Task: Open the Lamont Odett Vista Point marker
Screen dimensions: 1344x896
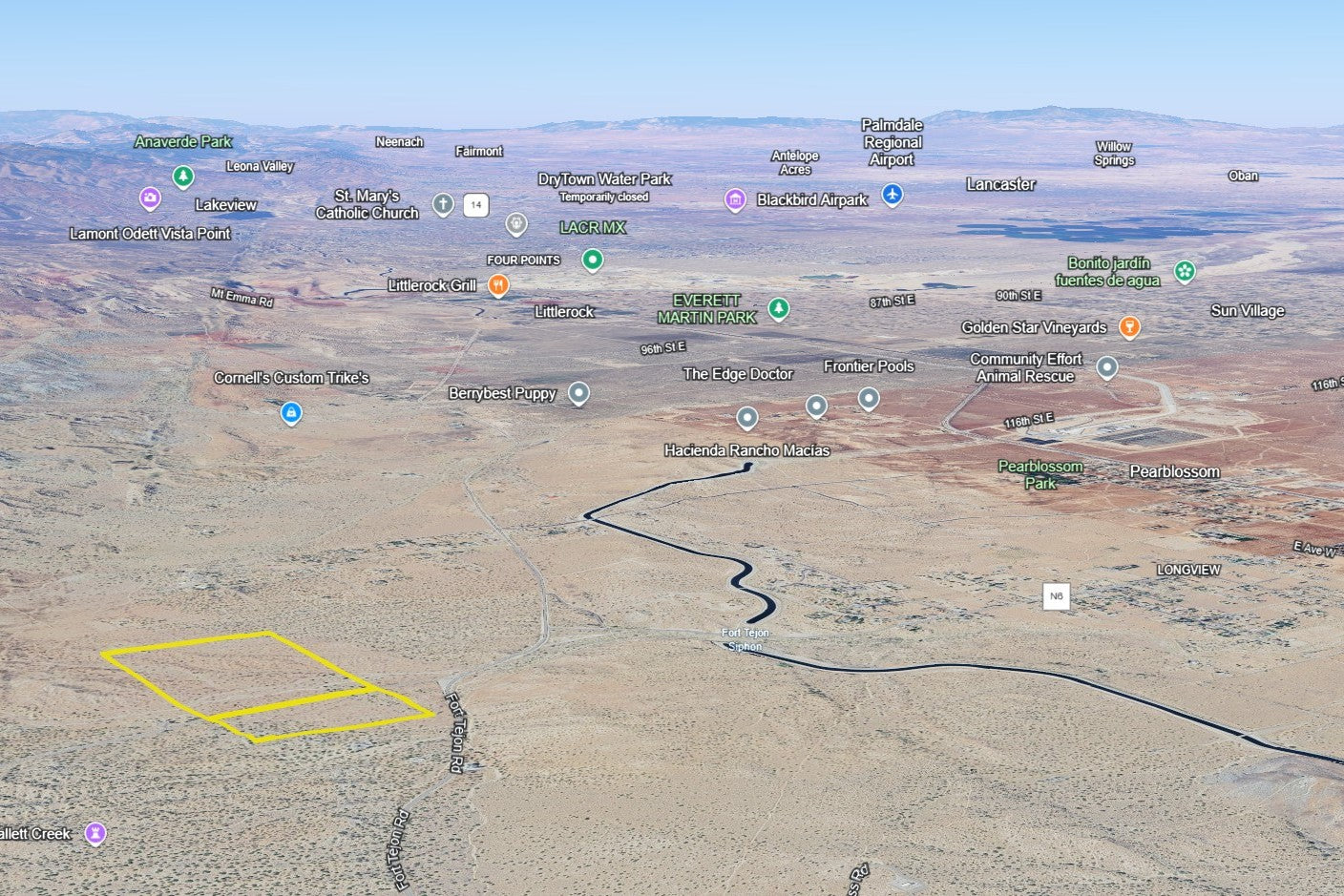Action: 150,198
